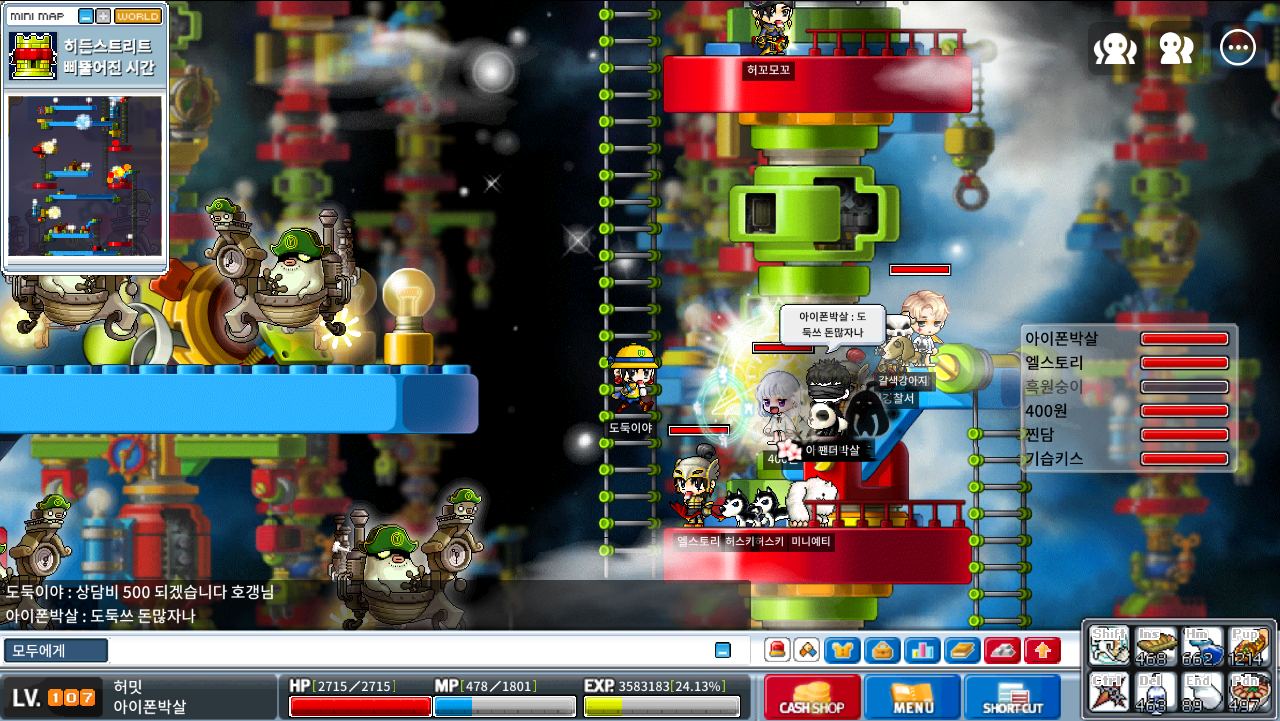The image size is (1280, 721).
Task: Use the Ctrl-key throwing star attack slot
Action: (x=1109, y=691)
